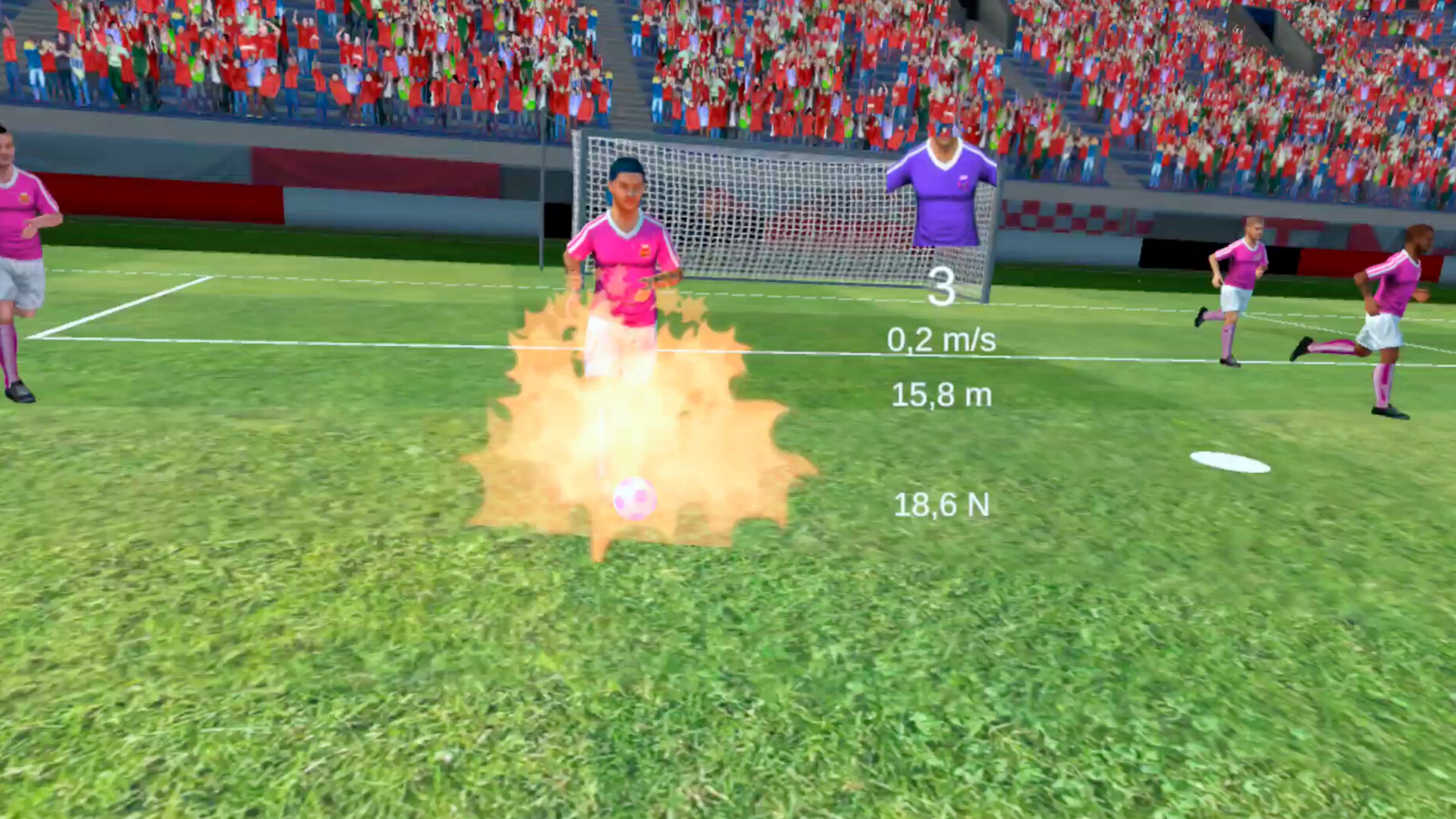The height and width of the screenshot is (819, 1456).
Task: Click the 18,6 N force readout
Action: tap(942, 502)
